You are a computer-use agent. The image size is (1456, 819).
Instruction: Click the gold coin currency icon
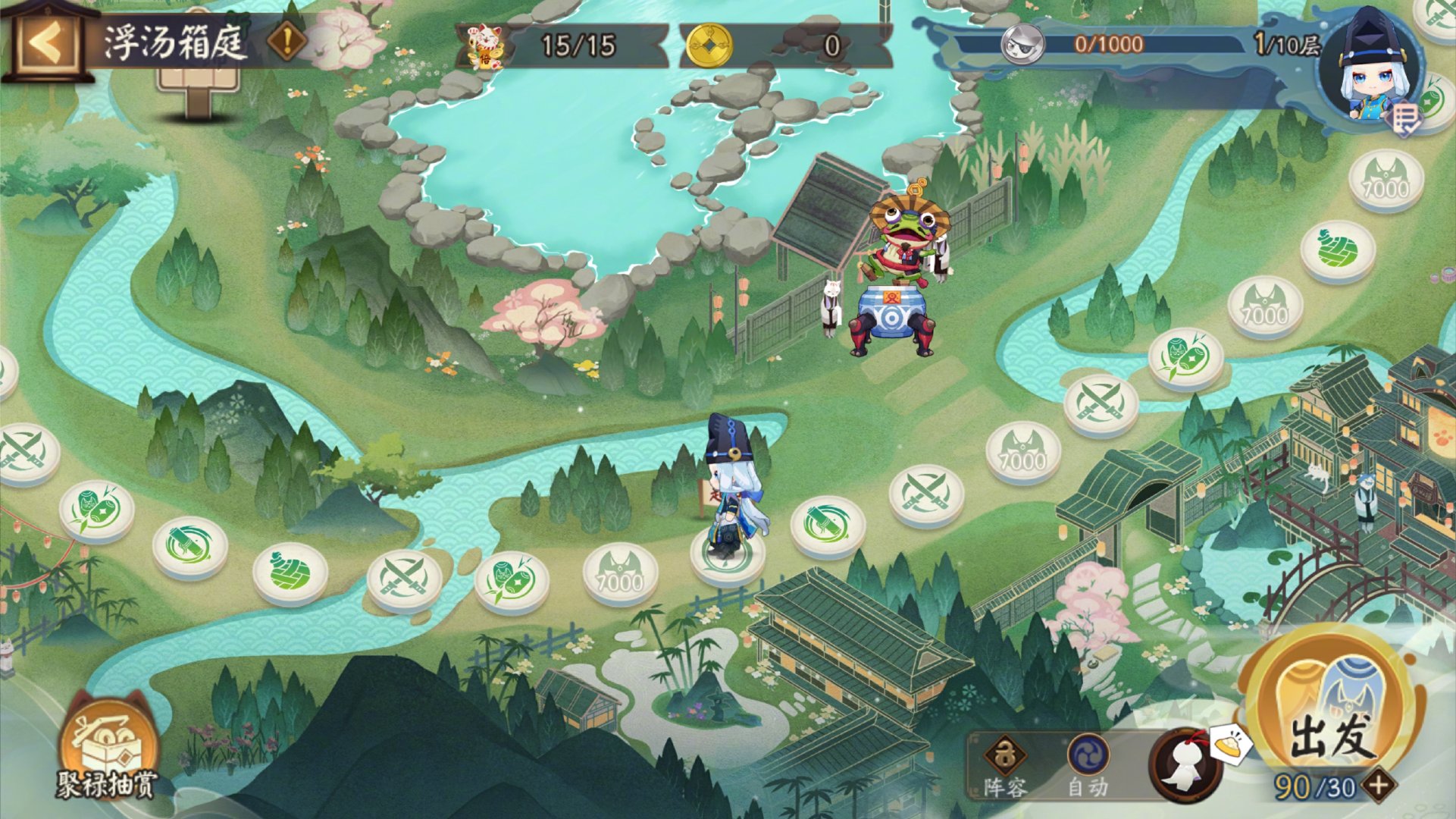tap(709, 45)
